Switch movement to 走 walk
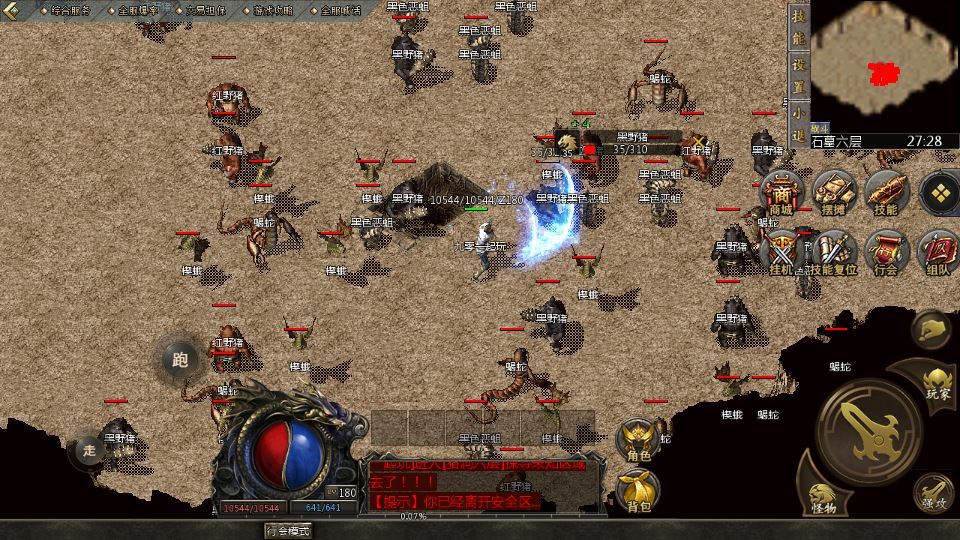The width and height of the screenshot is (960, 540). coord(90,450)
